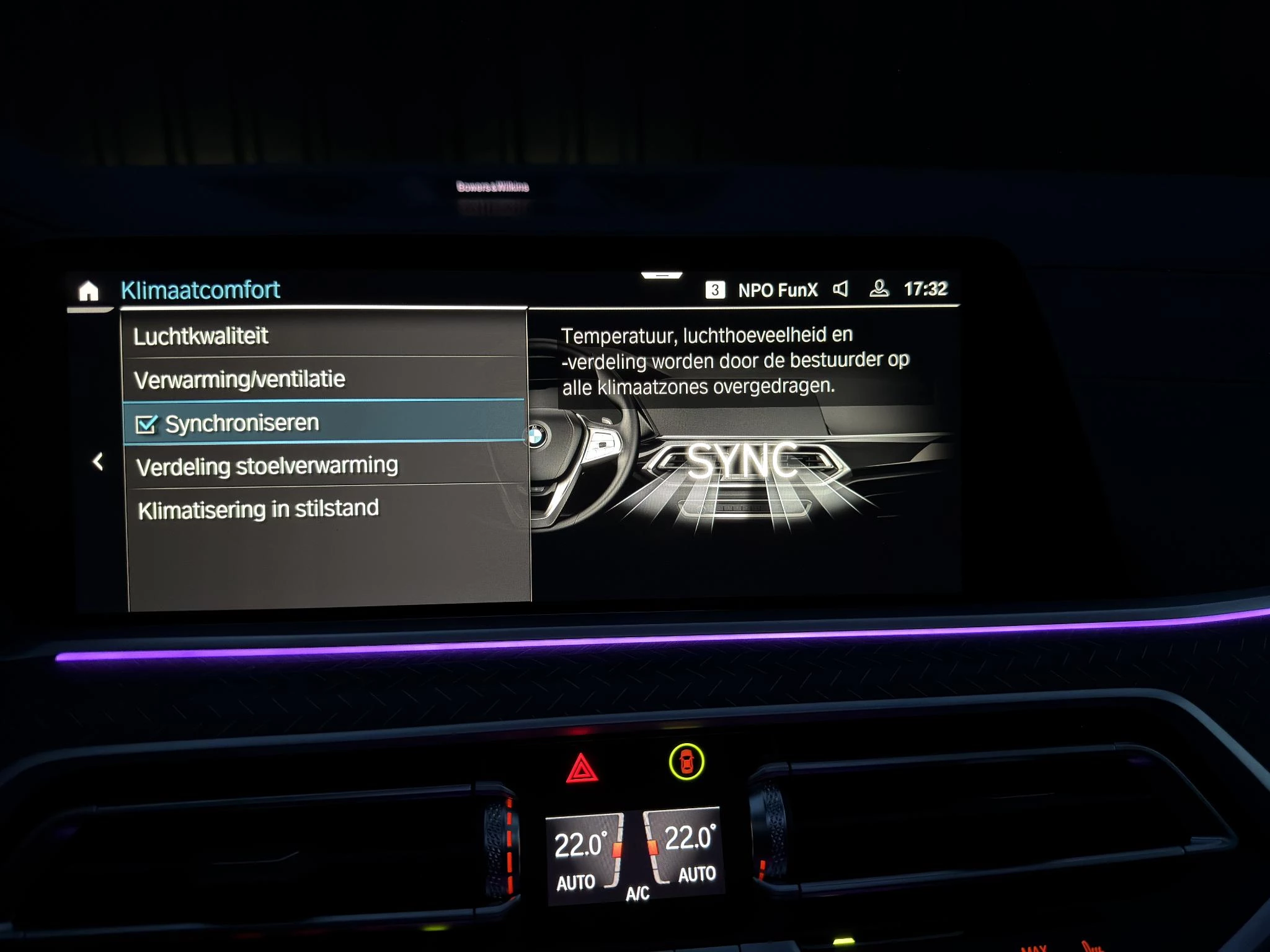Screen dimensions: 1270x952
Task: Tap the Home icon in the top-left
Action: click(x=89, y=289)
